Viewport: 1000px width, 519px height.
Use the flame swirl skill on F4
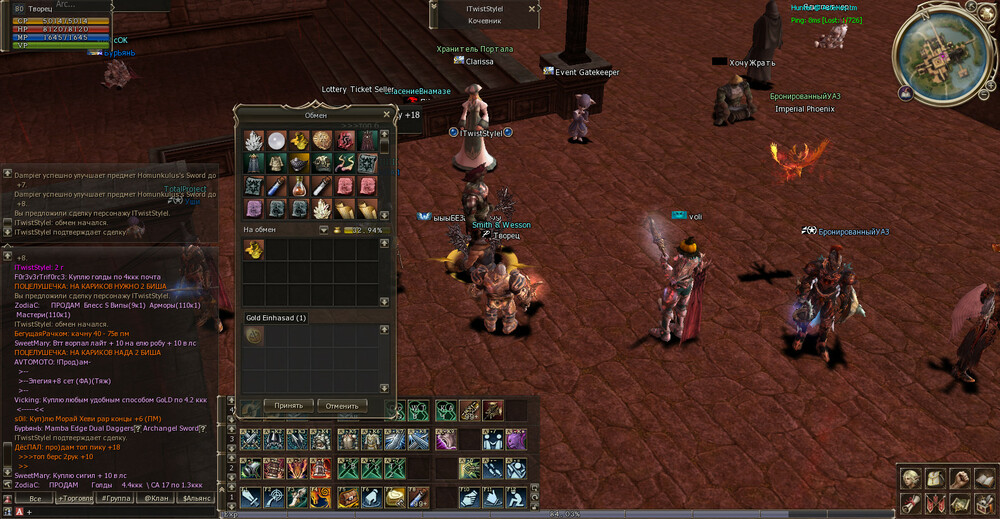pos(321,495)
